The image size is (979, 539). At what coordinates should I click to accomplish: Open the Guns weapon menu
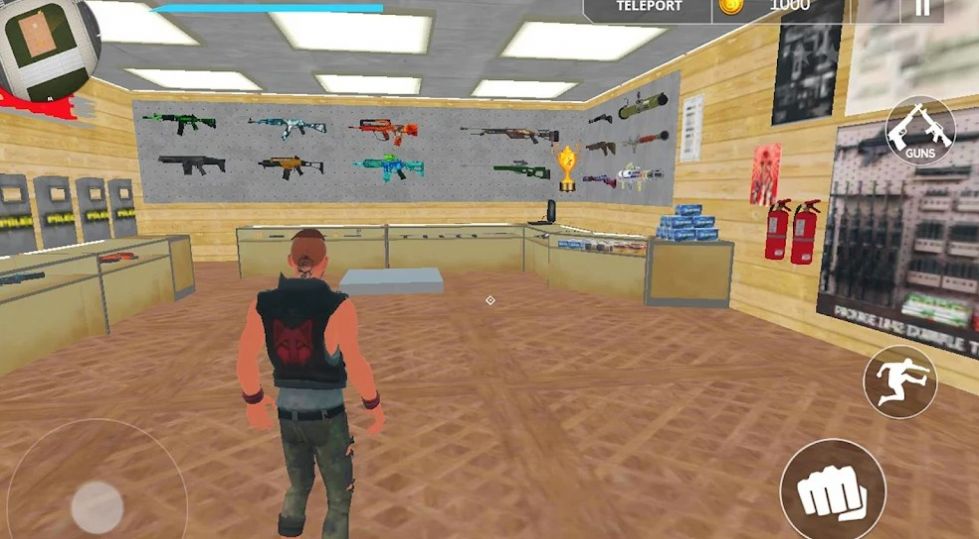coord(920,131)
